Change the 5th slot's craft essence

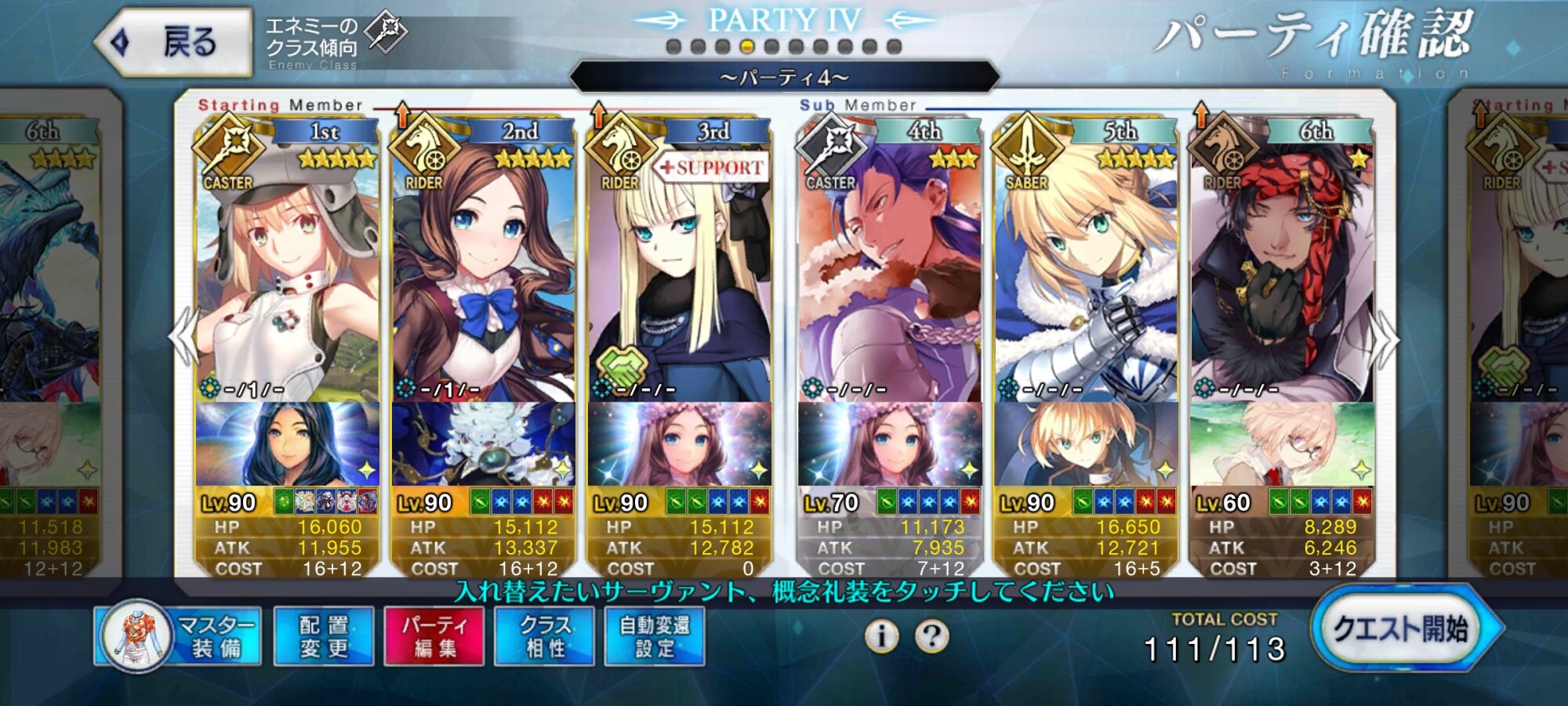(1086, 444)
